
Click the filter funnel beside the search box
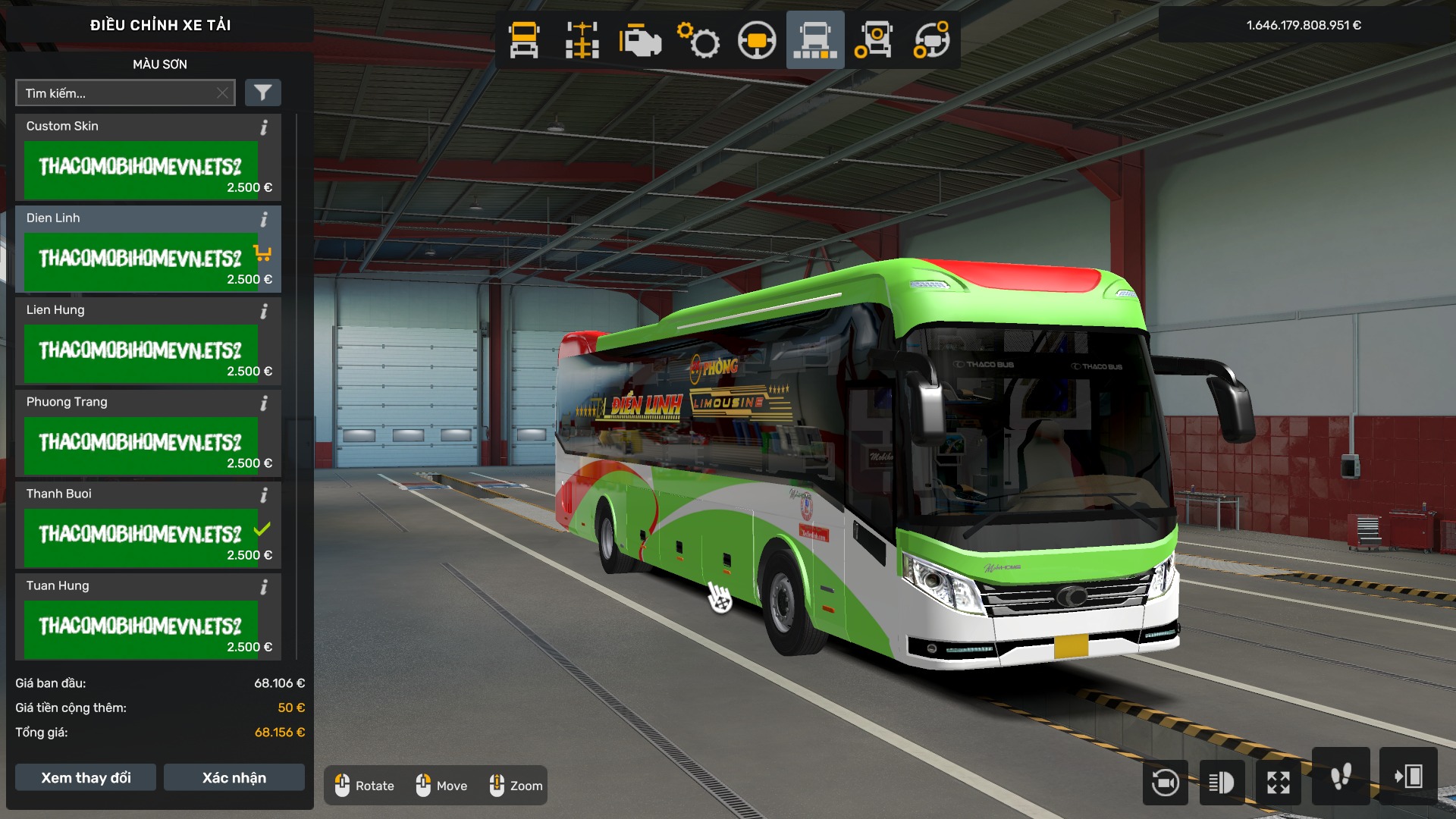point(263,93)
